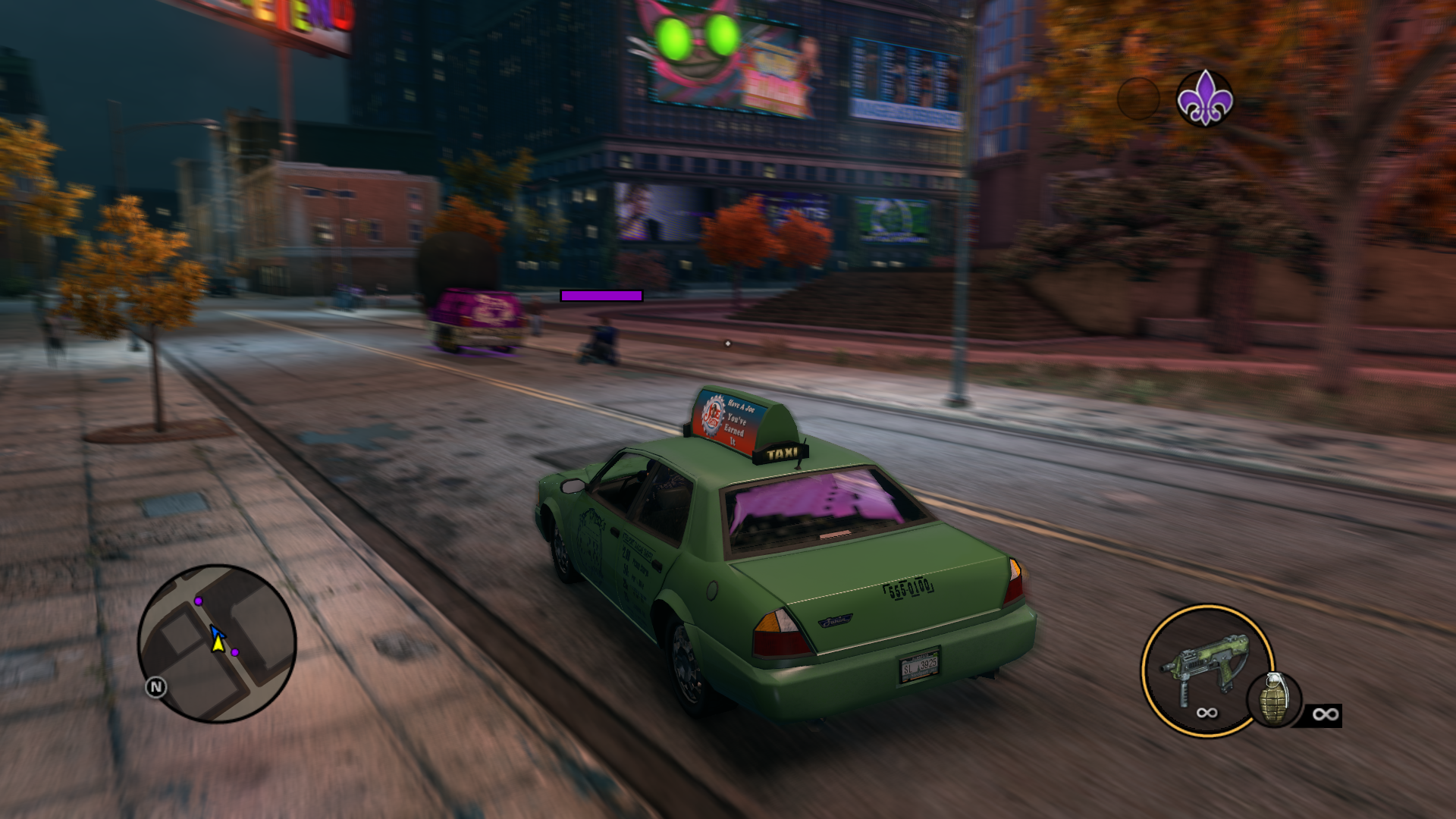The height and width of the screenshot is (819, 1456).
Task: Click the circular minimap
Action: pos(217,643)
